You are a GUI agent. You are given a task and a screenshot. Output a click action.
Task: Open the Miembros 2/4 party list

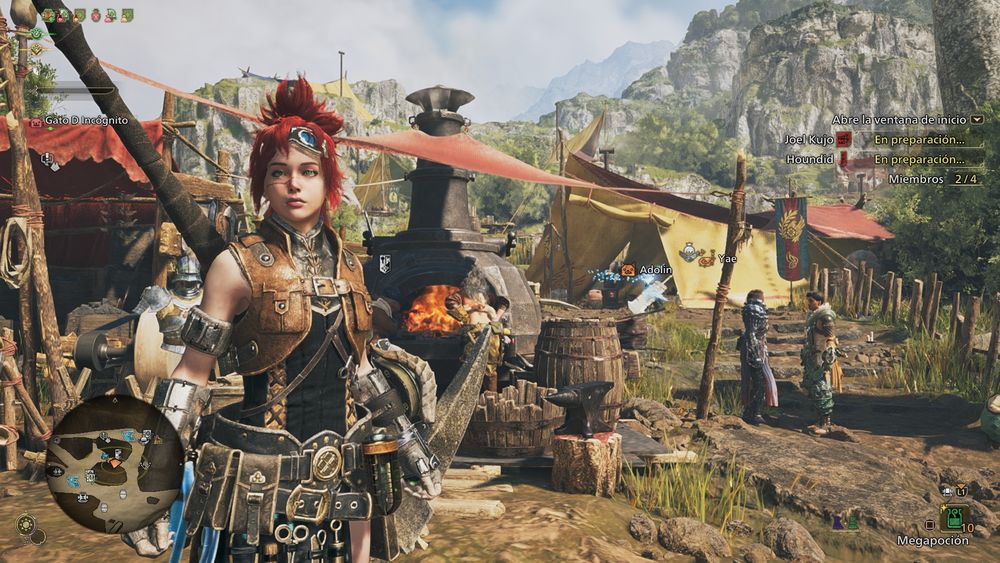tap(932, 179)
